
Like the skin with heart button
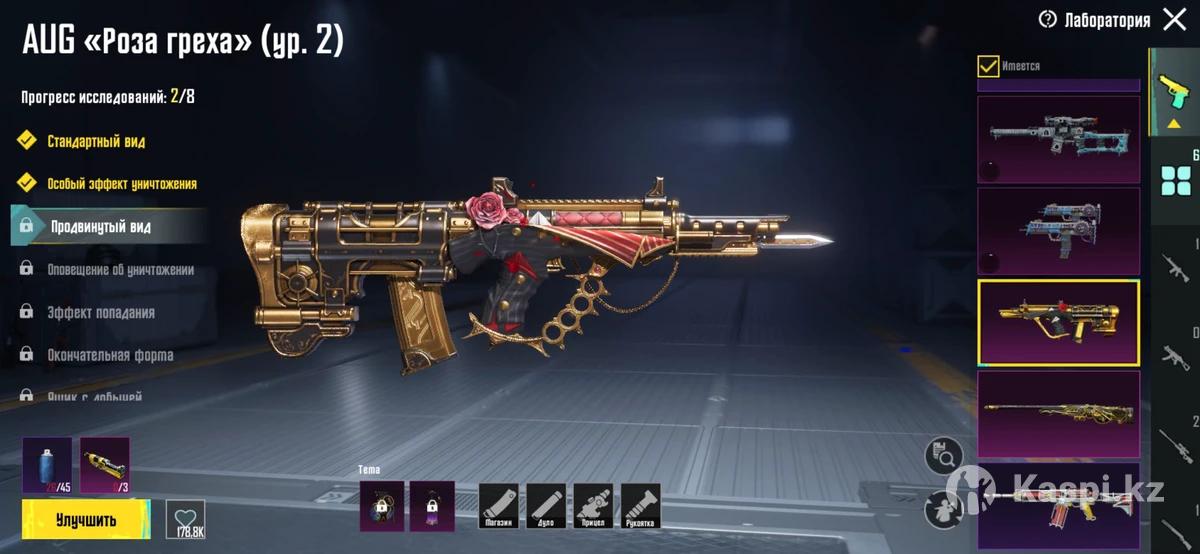click(x=185, y=516)
